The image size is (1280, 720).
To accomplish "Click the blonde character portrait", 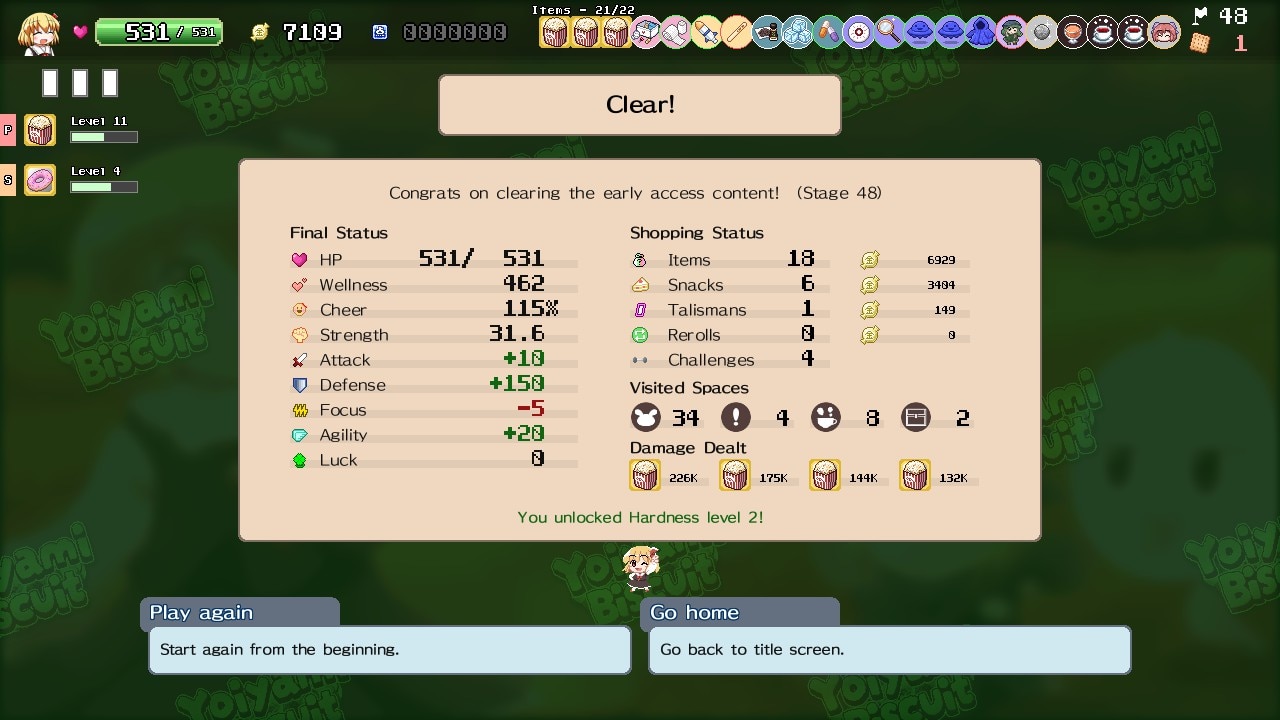I will pos(40,33).
